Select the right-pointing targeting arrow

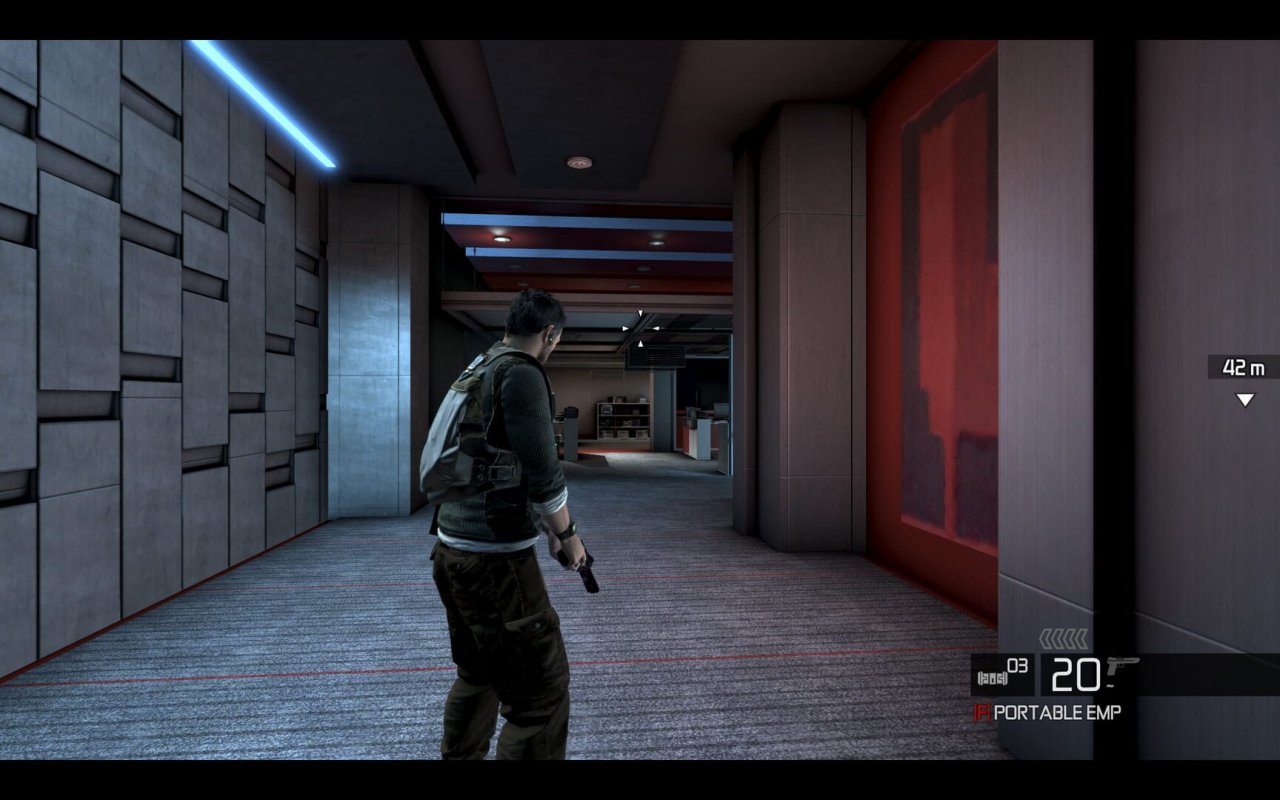tap(625, 329)
